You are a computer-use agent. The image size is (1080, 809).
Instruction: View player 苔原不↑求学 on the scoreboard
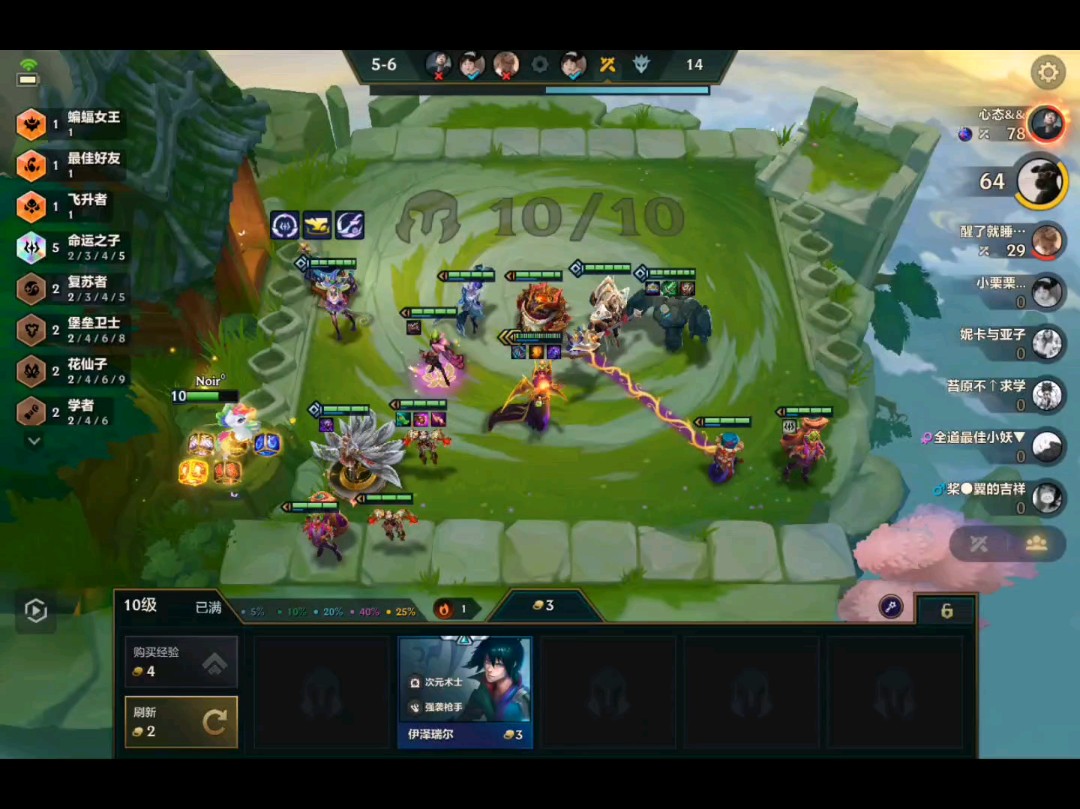tap(1046, 394)
